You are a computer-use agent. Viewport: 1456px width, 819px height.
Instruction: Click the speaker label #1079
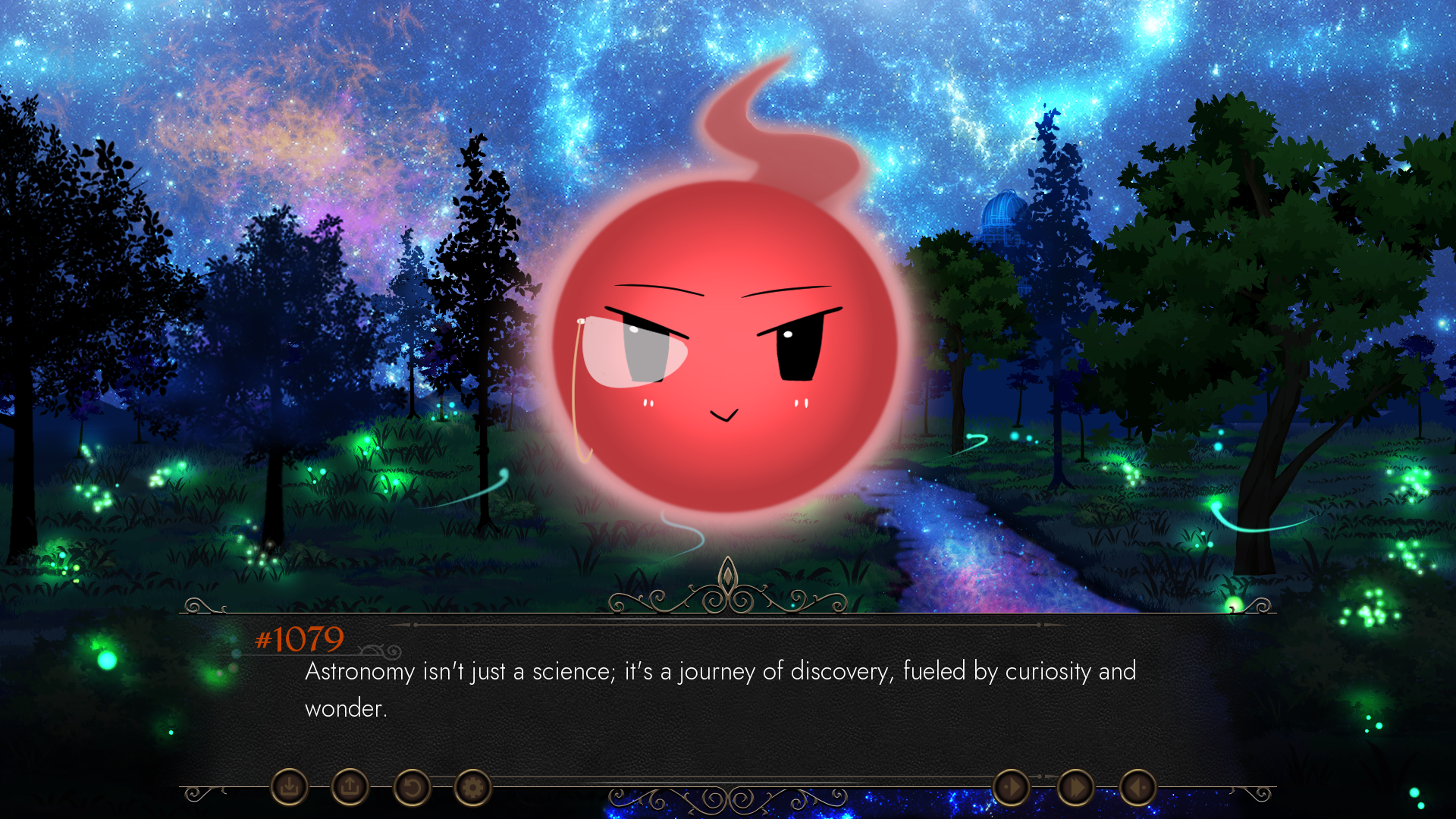tap(299, 639)
